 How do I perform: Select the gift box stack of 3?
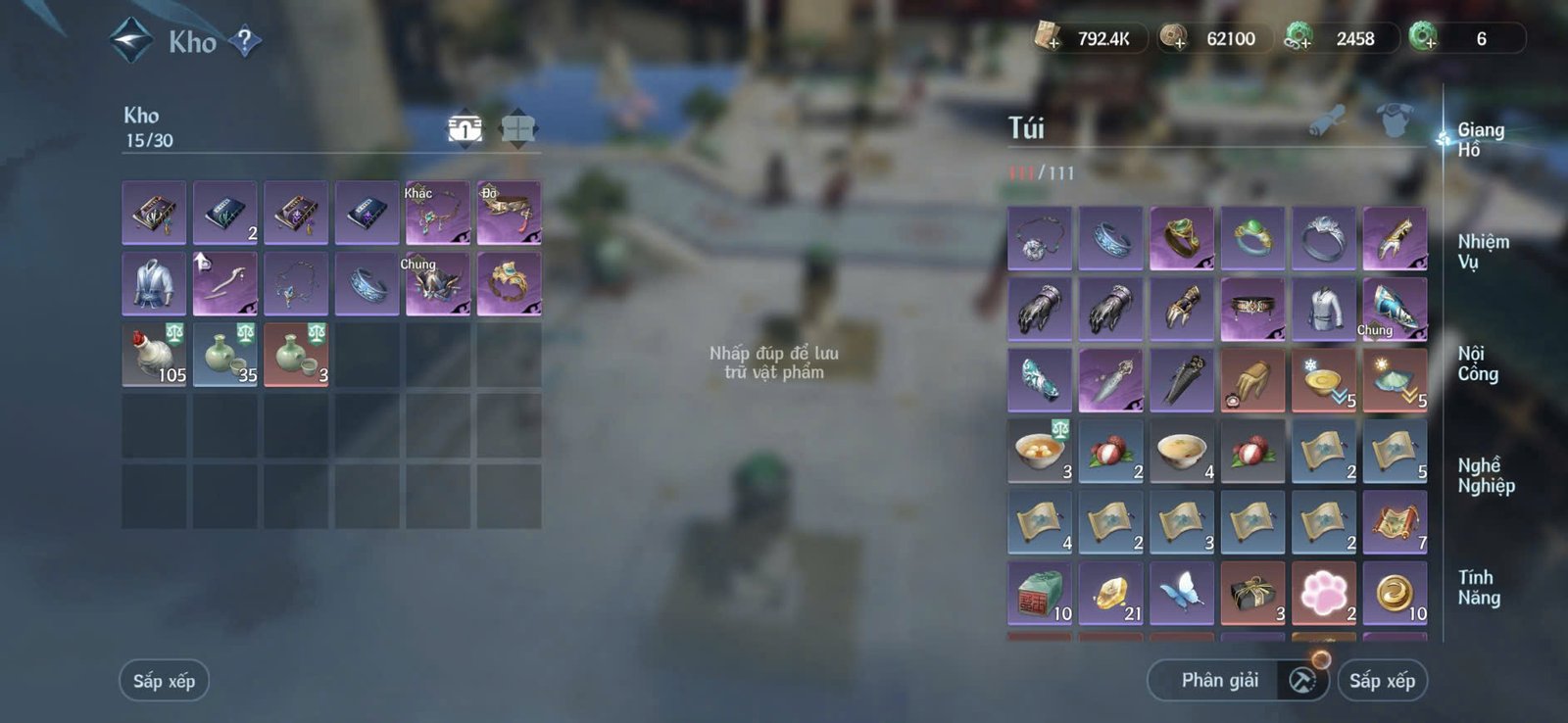[1253, 593]
